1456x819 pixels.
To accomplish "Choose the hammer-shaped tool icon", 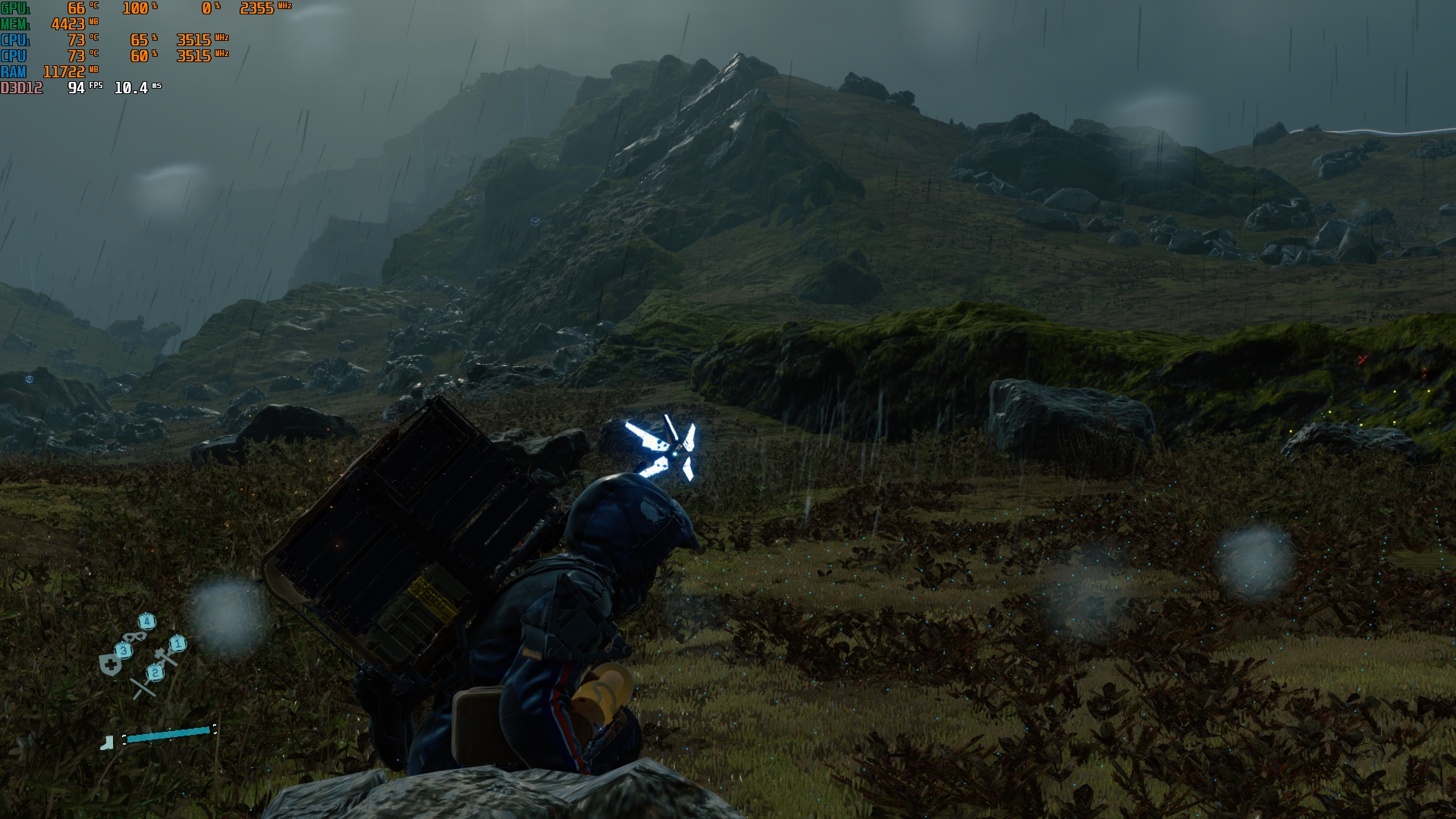I will click(x=165, y=657).
